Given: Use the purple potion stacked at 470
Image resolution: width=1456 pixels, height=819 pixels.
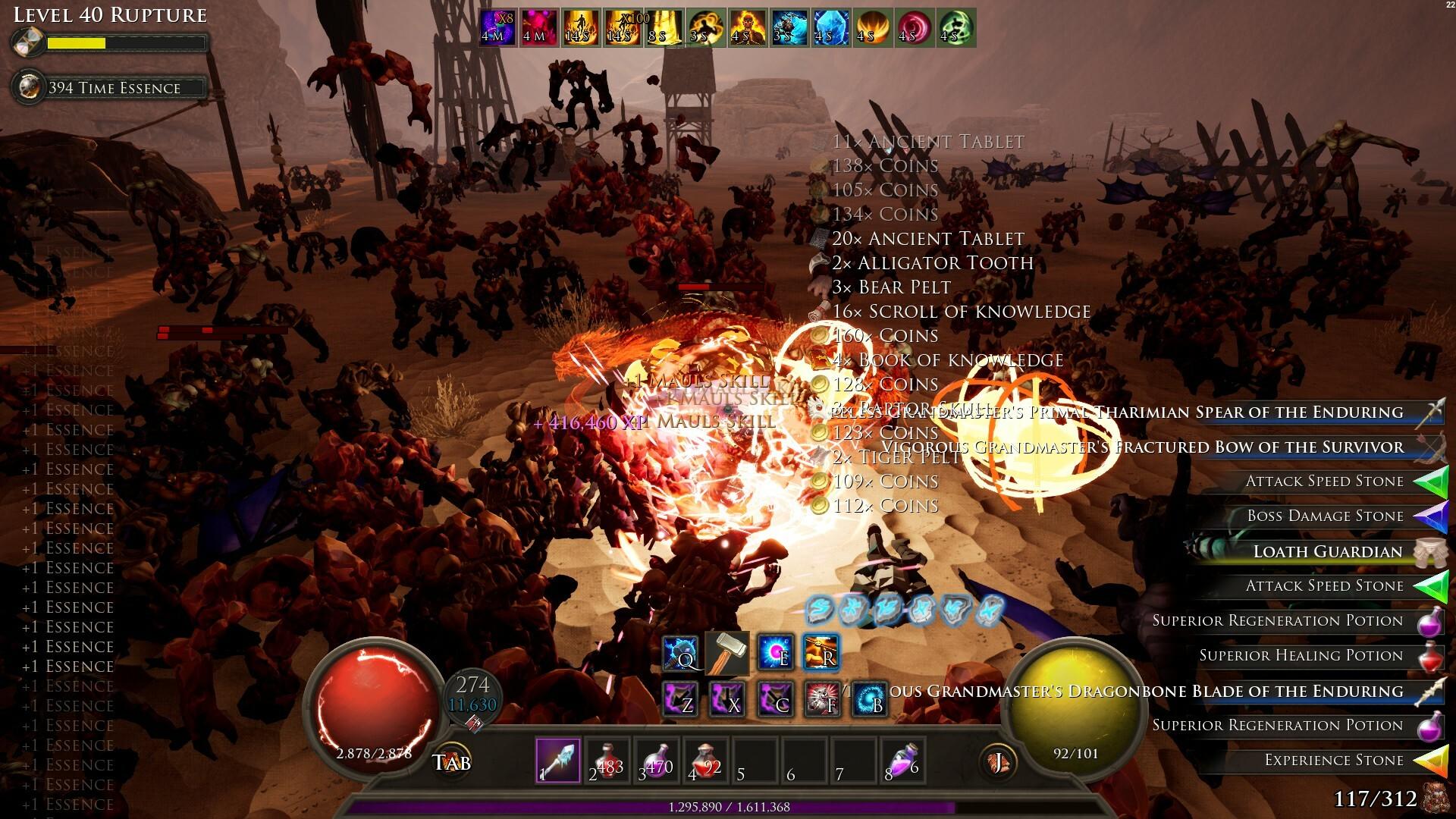Looking at the screenshot, I should (x=657, y=761).
